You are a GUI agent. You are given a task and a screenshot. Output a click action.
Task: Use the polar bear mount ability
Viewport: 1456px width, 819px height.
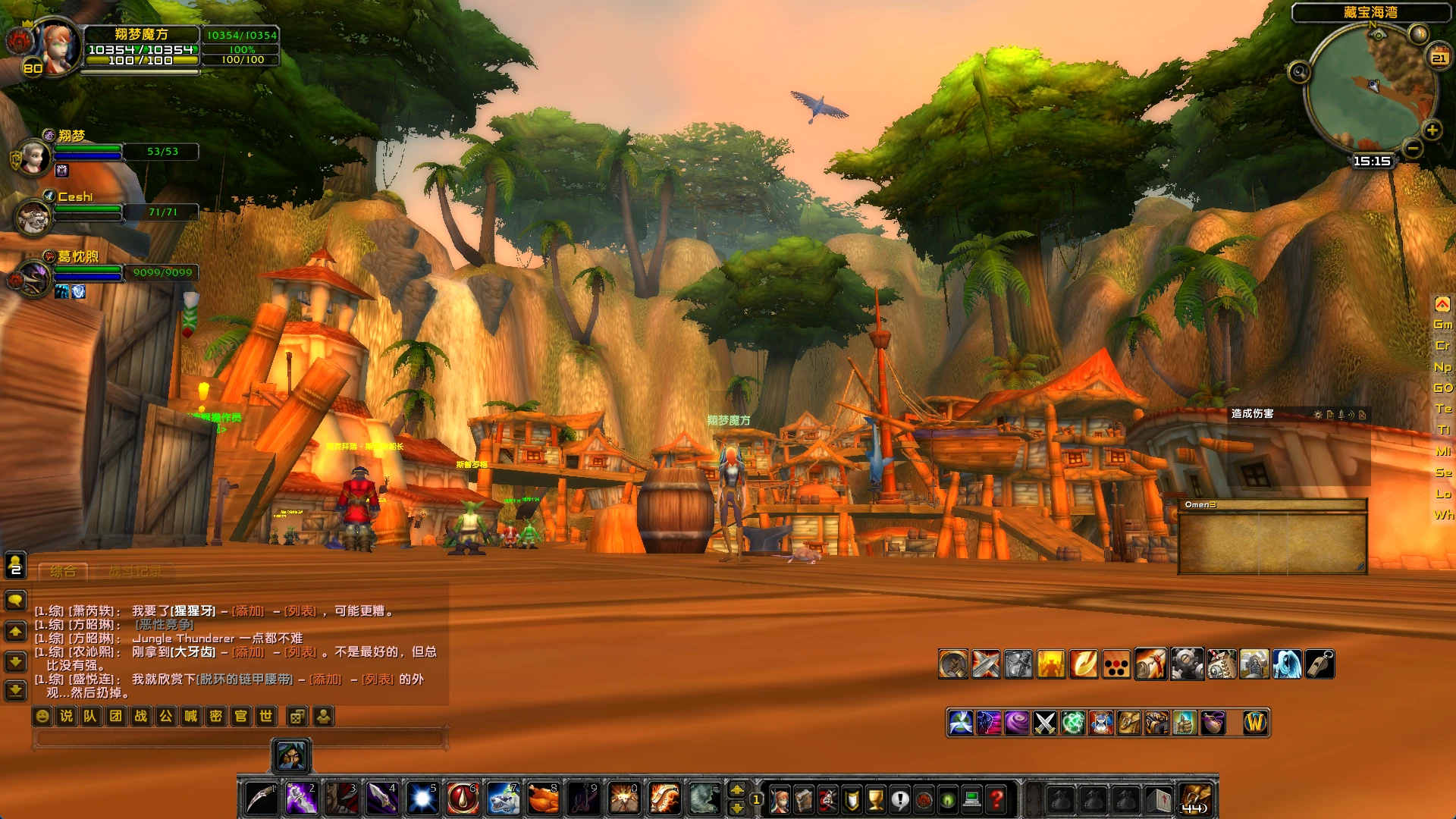click(503, 799)
